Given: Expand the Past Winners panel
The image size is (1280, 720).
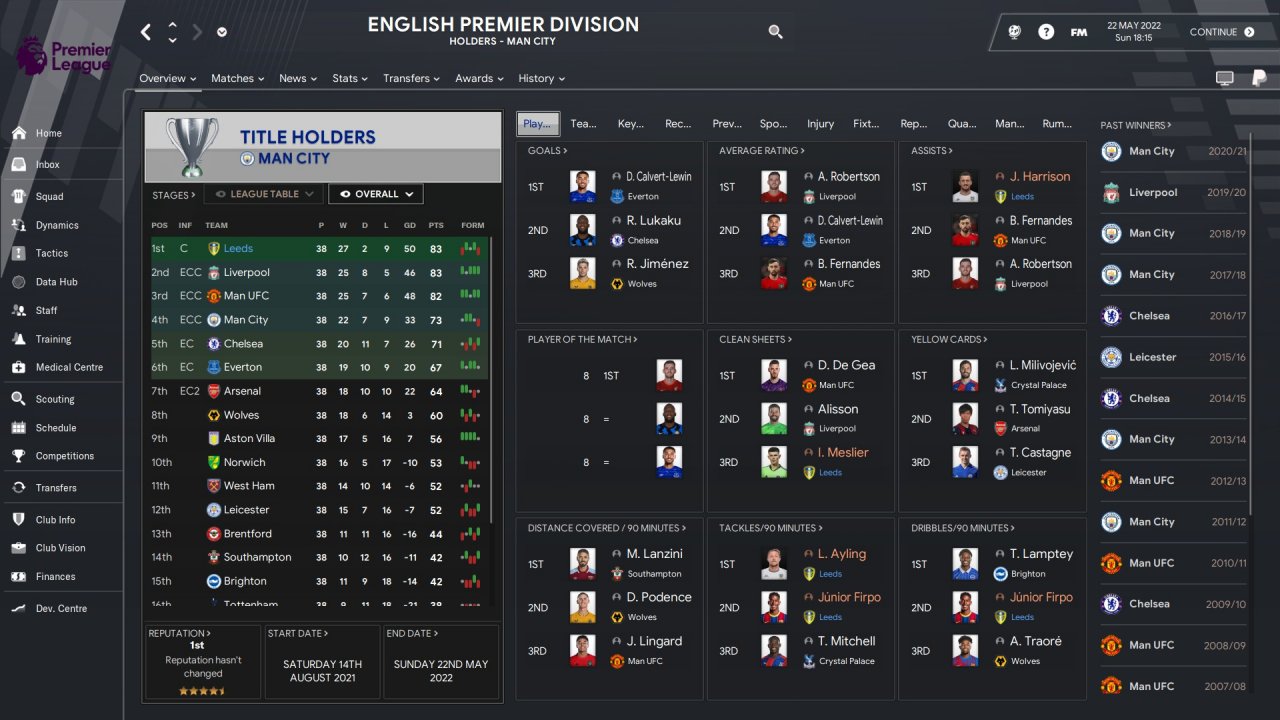Looking at the screenshot, I should tap(1135, 126).
